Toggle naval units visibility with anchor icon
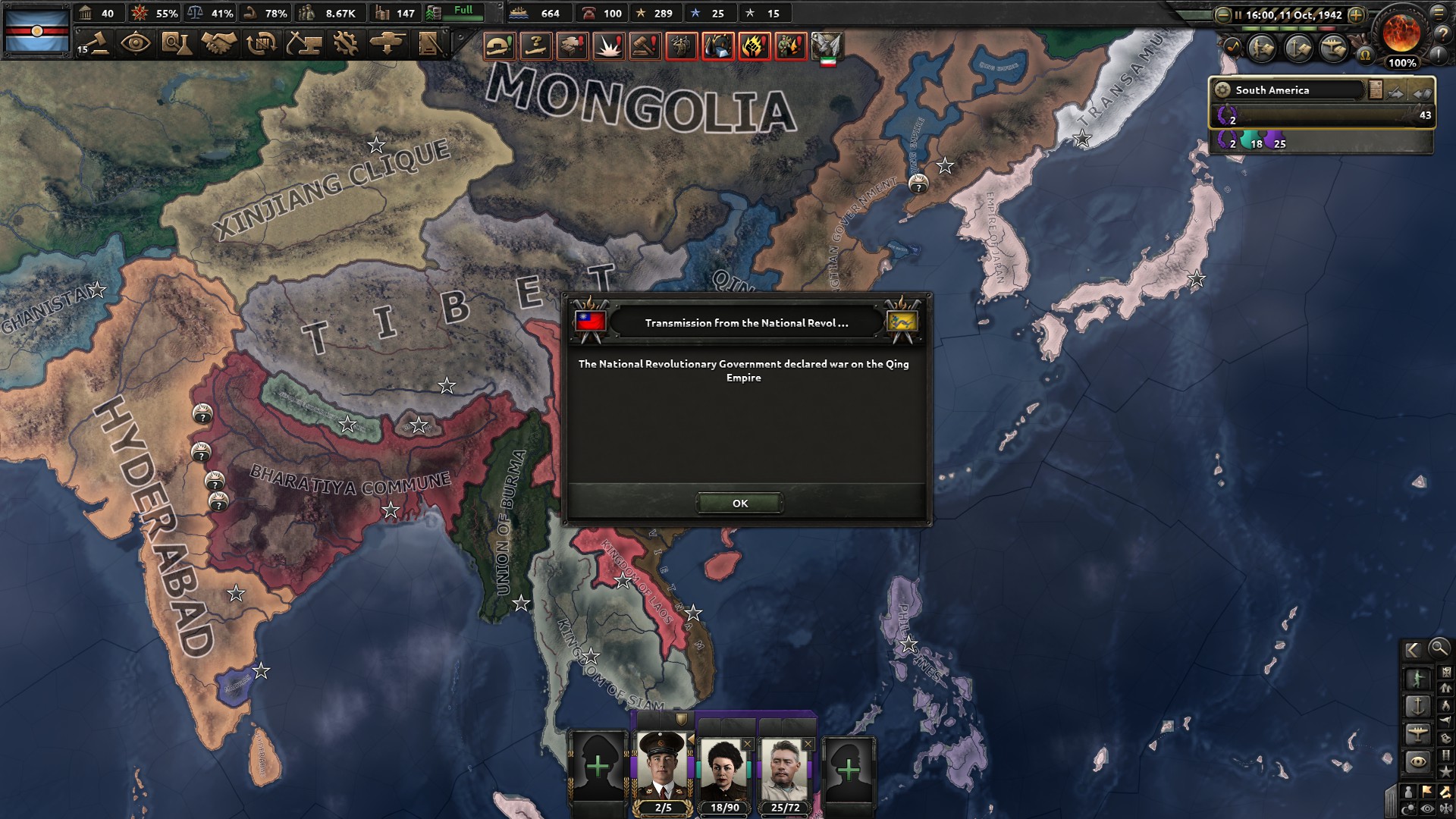The width and height of the screenshot is (1456, 819). (x=1418, y=706)
